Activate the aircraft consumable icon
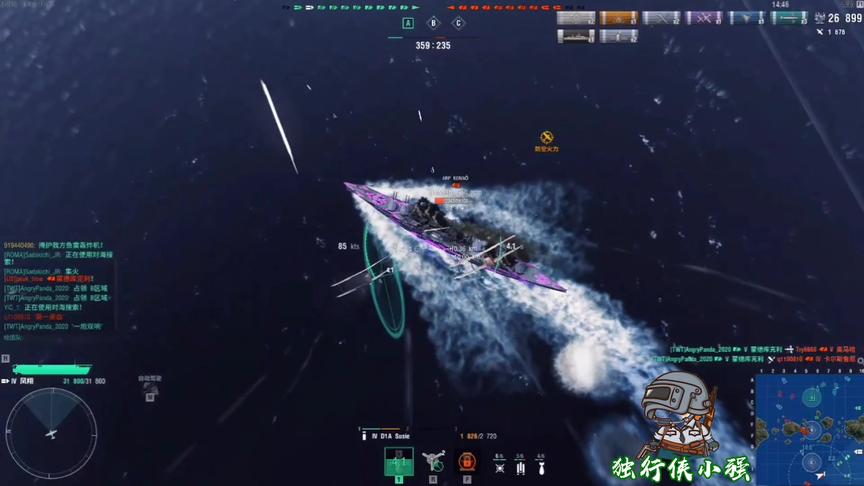This screenshot has width=864, height=486. point(433,462)
